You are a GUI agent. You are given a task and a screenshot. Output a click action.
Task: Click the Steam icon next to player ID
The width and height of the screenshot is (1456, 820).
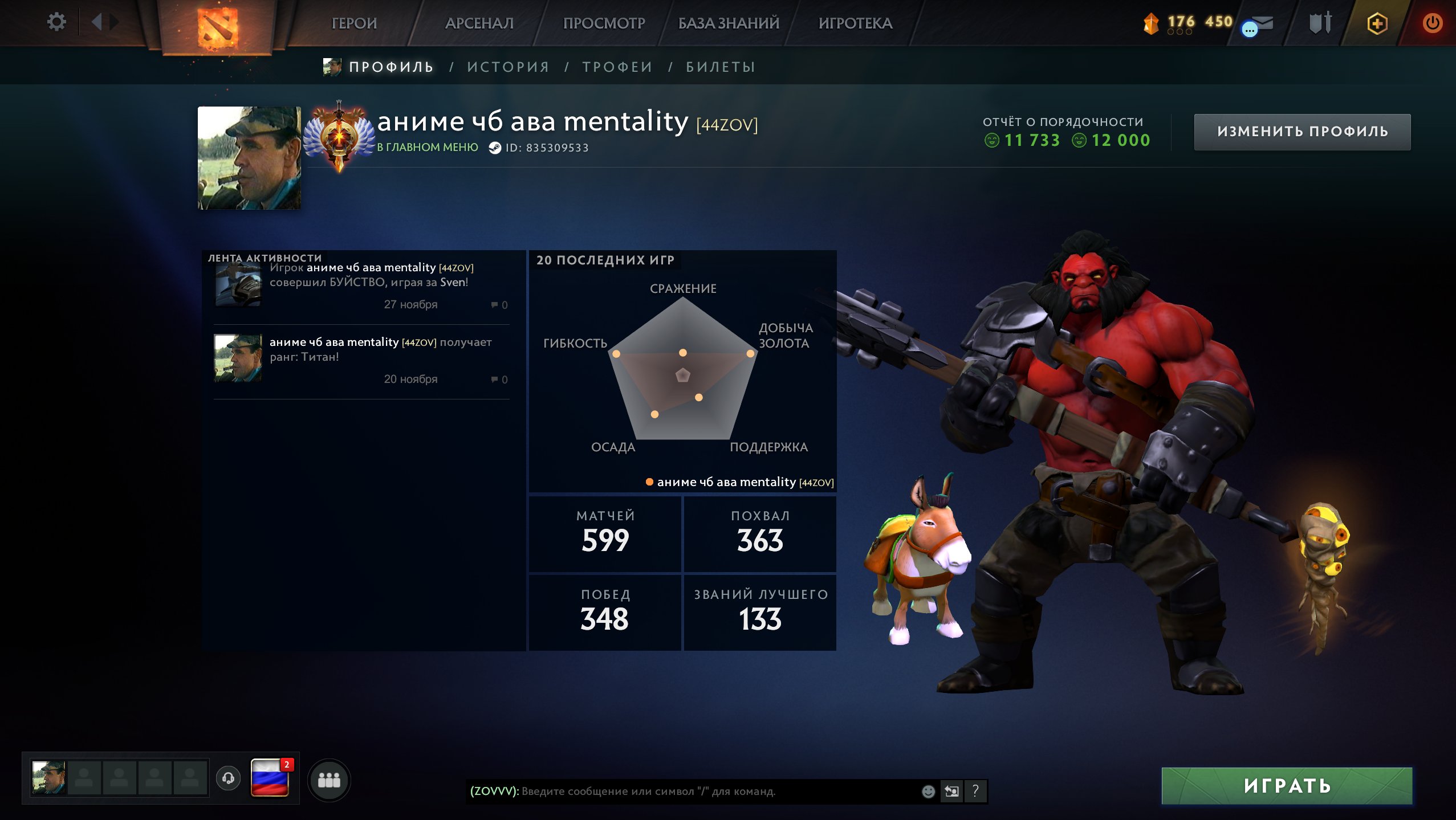(x=495, y=147)
